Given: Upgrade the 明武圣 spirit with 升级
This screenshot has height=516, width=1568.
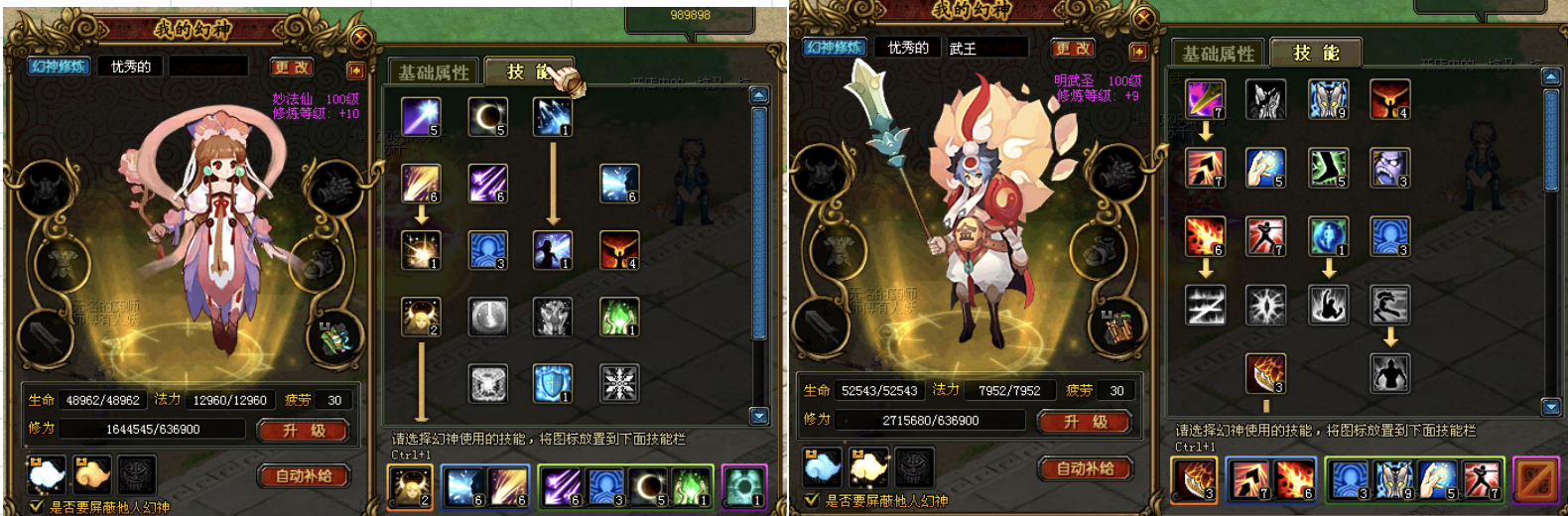Looking at the screenshot, I should click(x=1086, y=422).
